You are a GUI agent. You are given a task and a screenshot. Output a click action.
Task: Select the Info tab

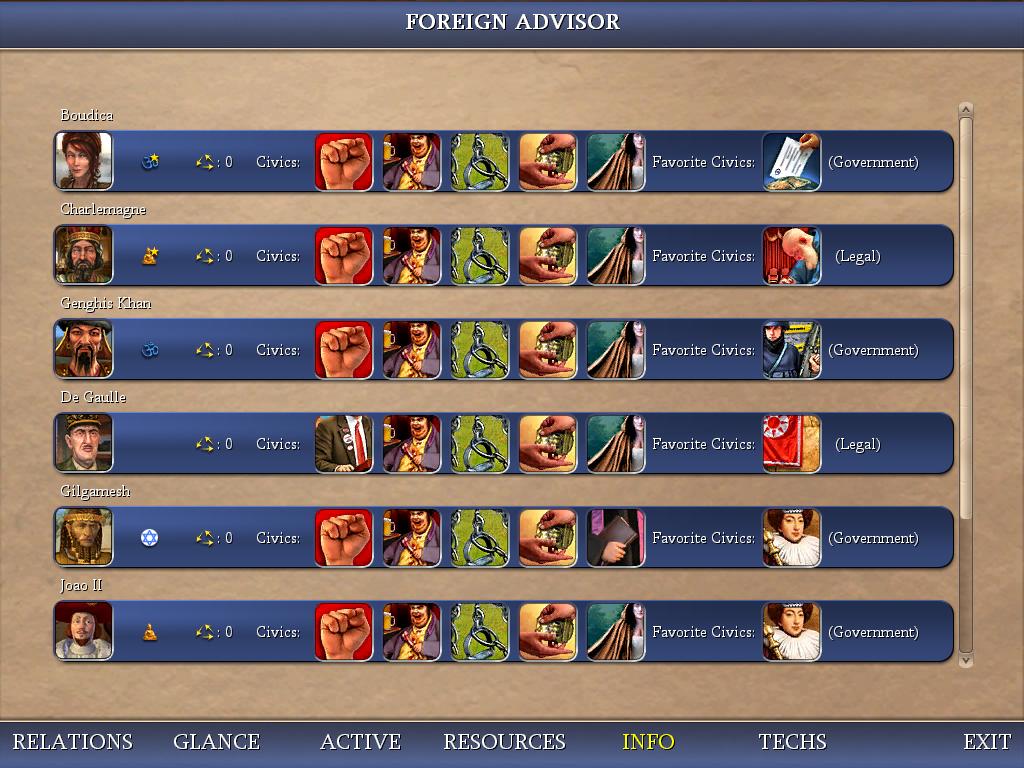coord(648,742)
